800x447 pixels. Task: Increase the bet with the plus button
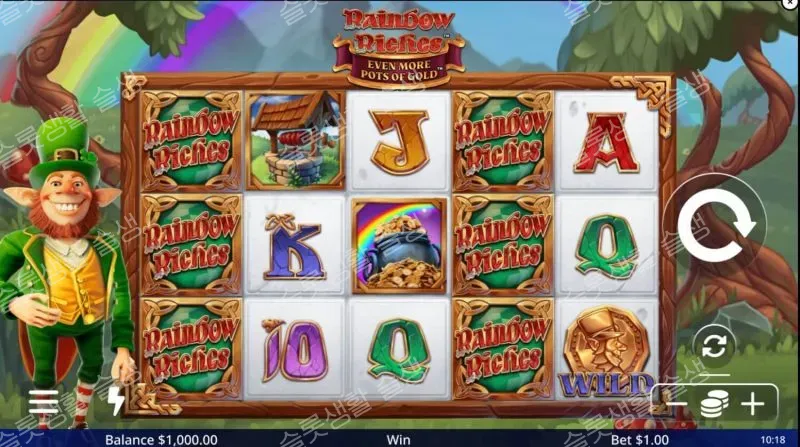point(752,404)
